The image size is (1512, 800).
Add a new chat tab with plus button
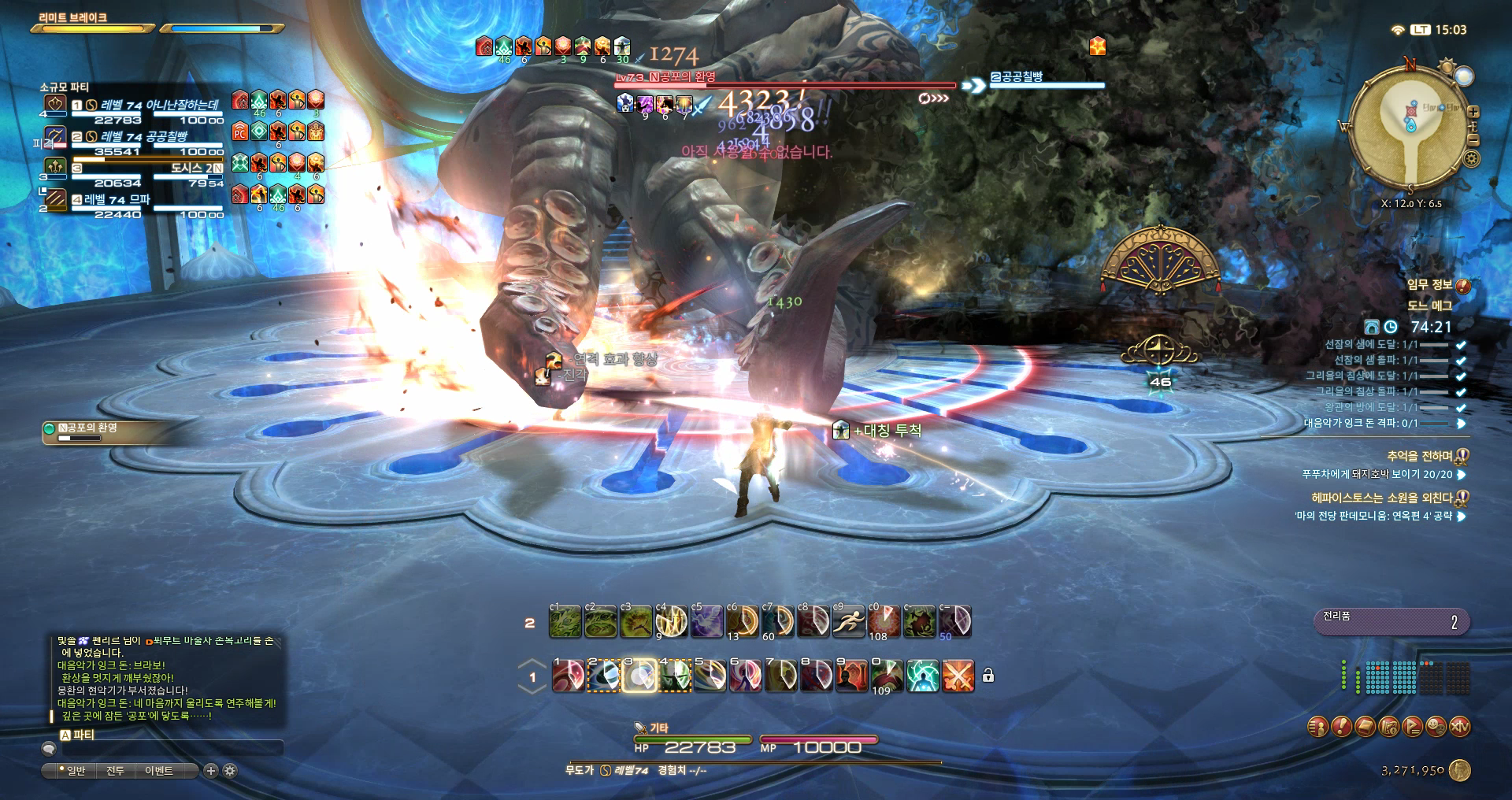[210, 771]
